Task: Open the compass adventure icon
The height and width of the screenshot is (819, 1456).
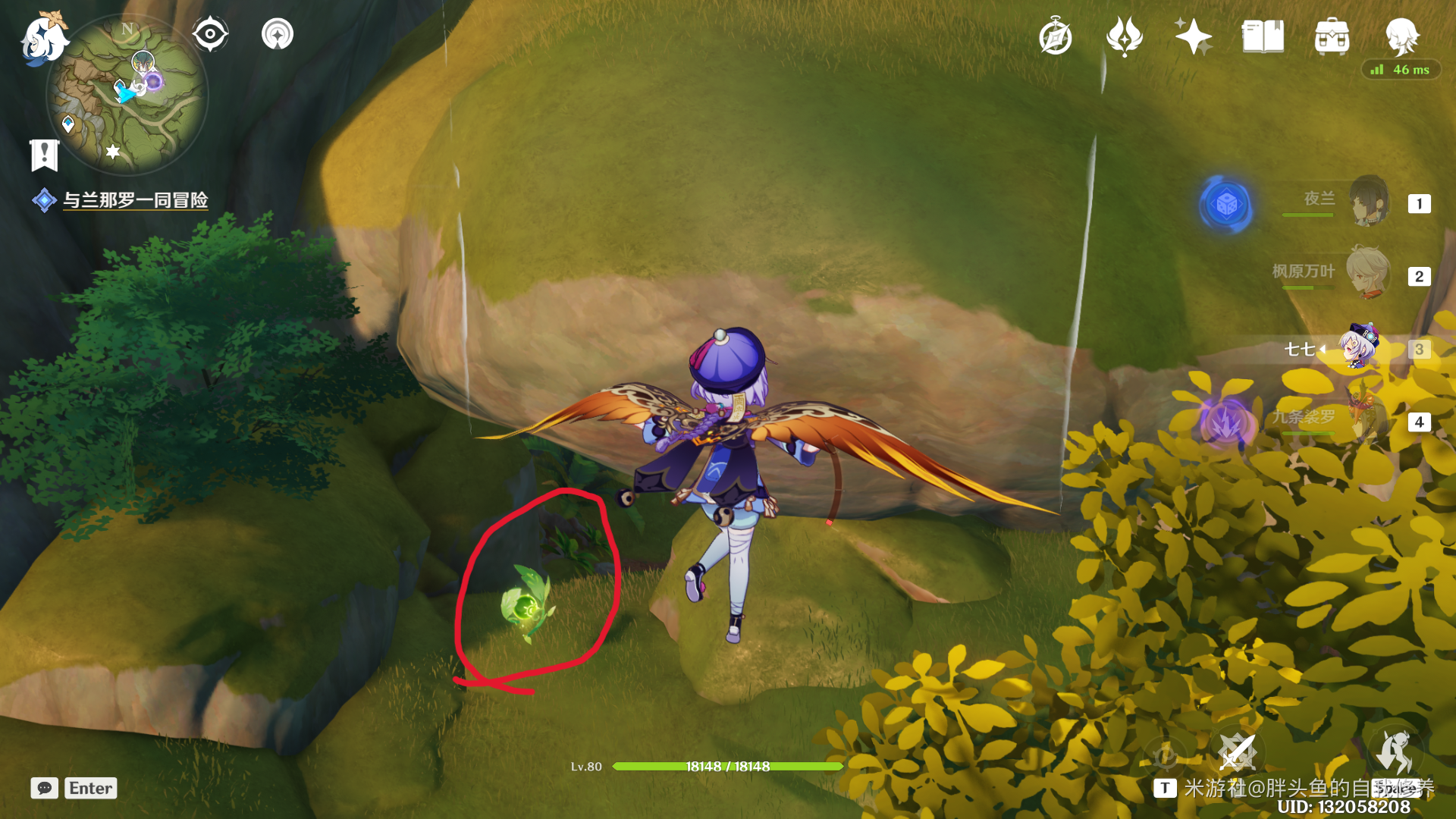Action: [x=1055, y=37]
